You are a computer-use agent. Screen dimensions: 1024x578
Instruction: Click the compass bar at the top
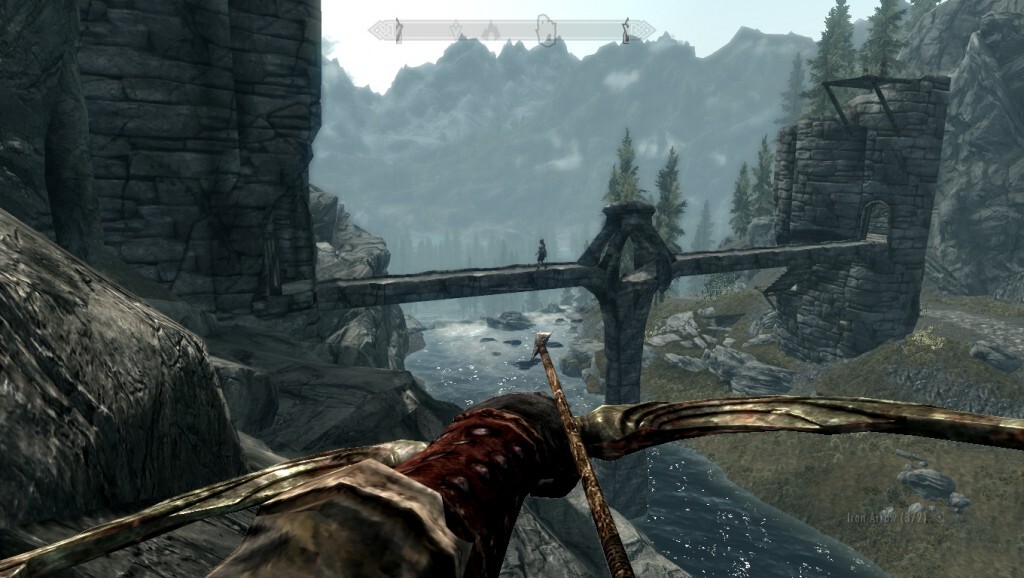[x=511, y=31]
